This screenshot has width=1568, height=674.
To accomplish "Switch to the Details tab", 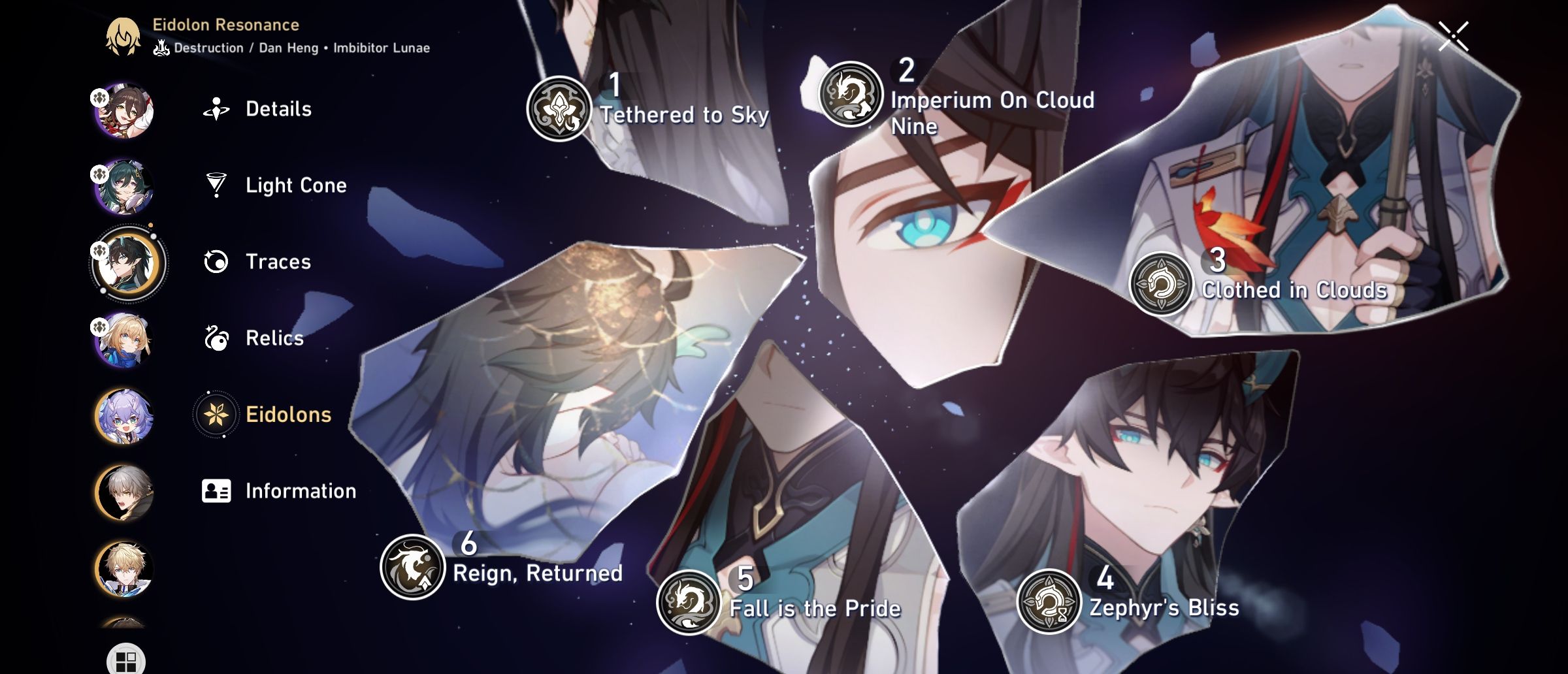I will point(279,109).
